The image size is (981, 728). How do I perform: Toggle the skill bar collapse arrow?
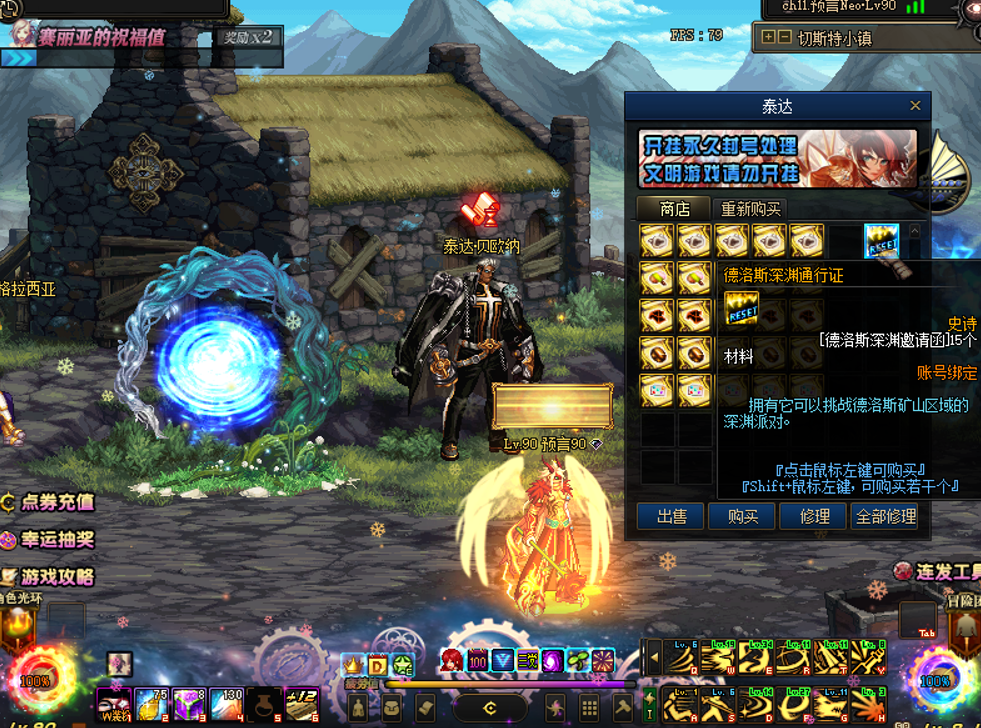[x=654, y=658]
